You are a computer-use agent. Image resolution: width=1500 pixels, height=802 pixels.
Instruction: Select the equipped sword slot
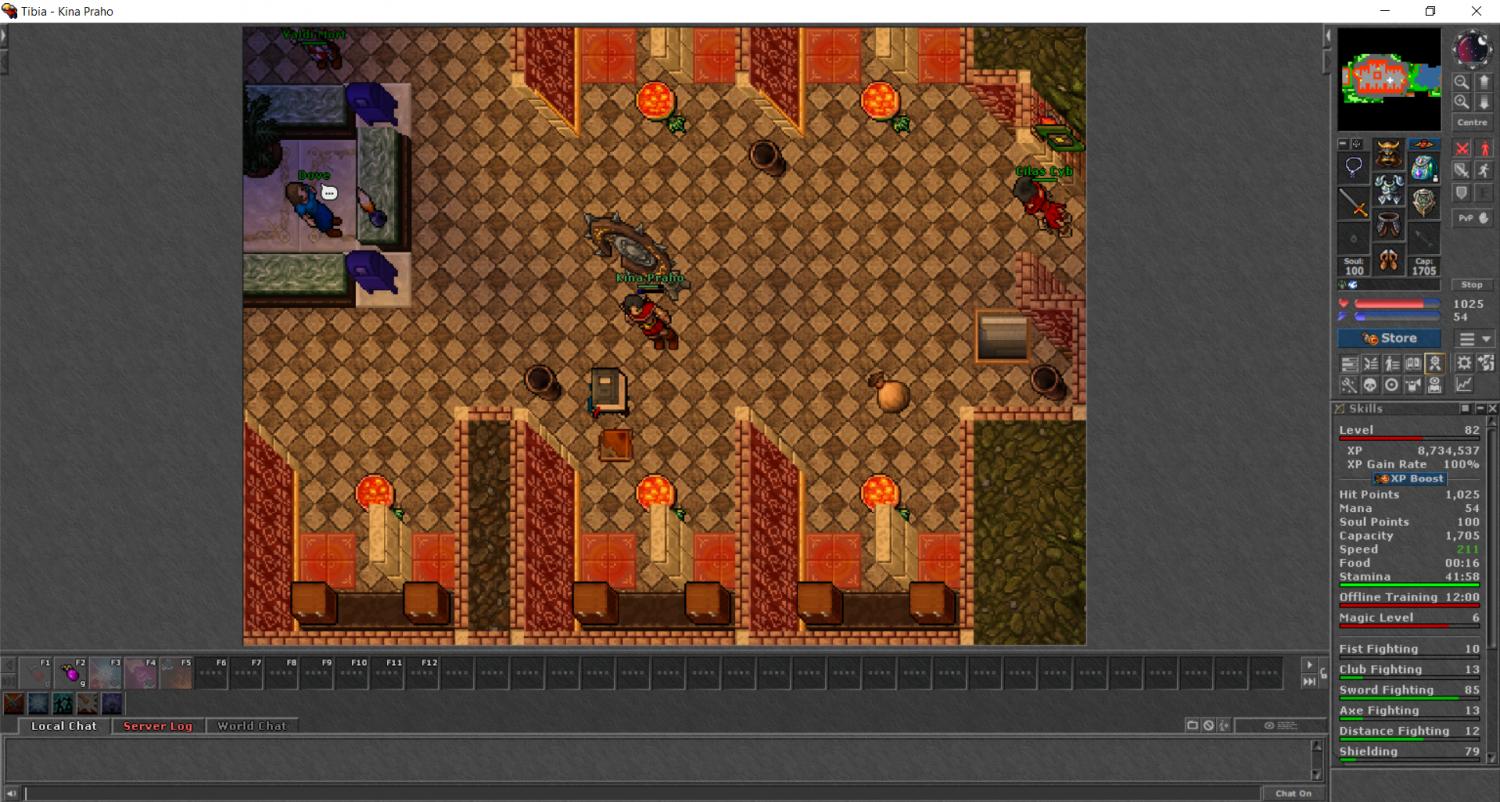coord(1354,203)
